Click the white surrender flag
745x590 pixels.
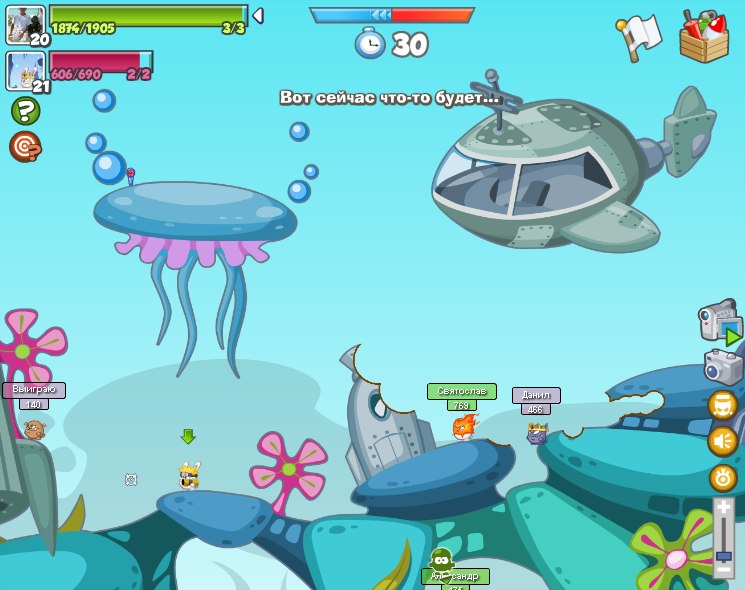(639, 37)
